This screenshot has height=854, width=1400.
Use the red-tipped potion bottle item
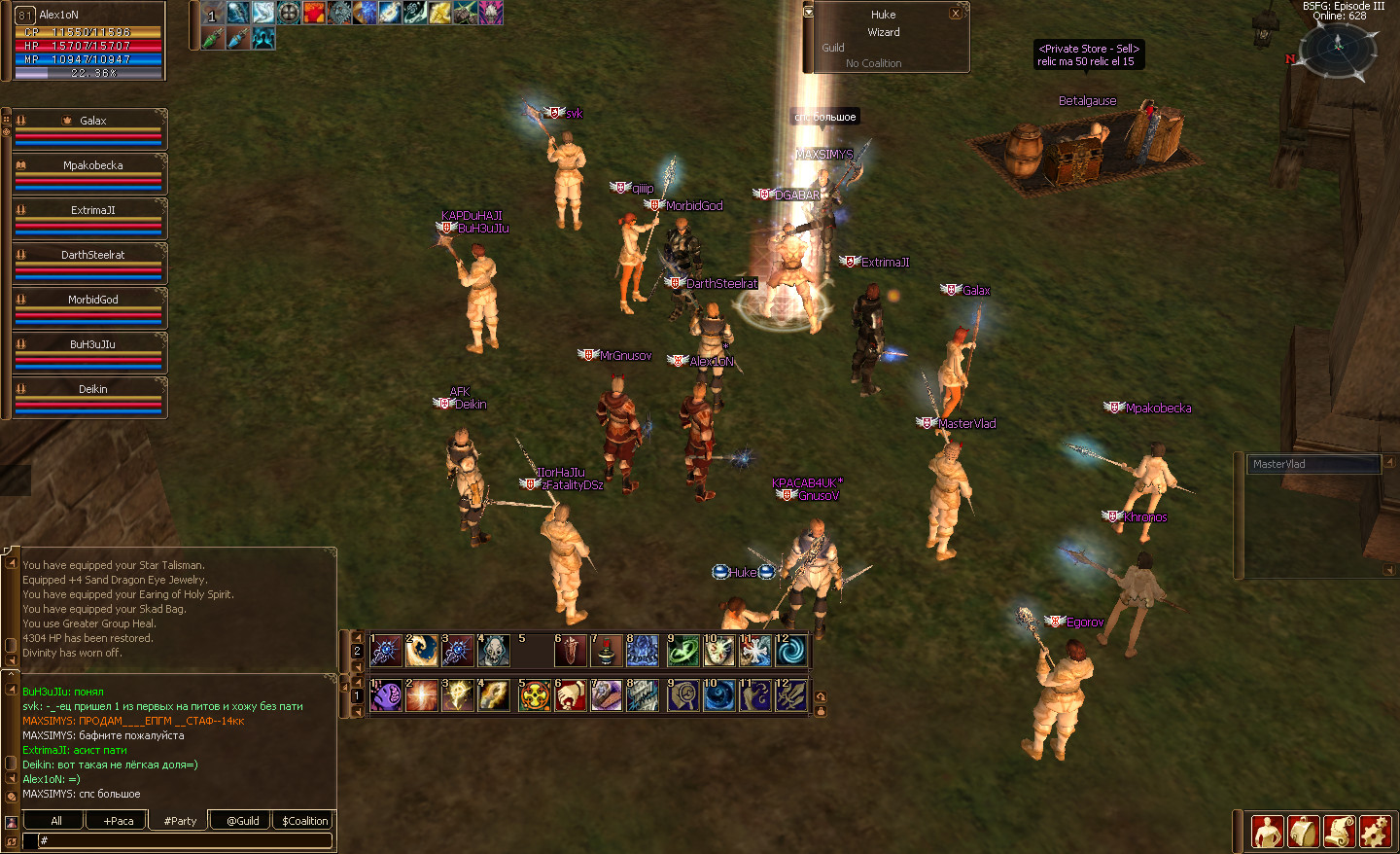pyautogui.click(x=606, y=650)
